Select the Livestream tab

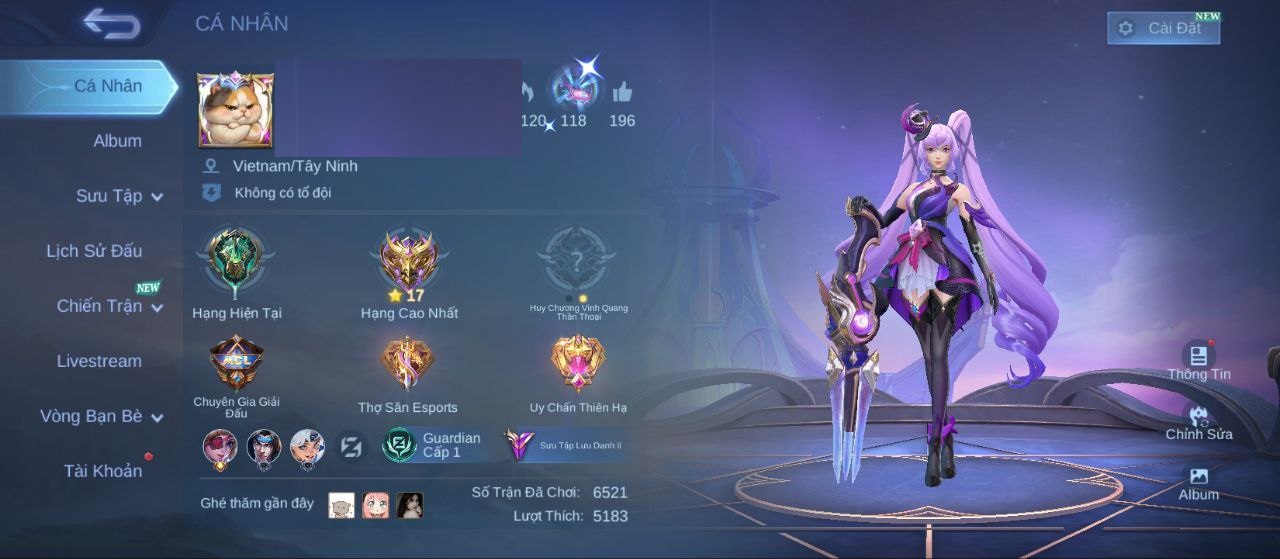point(99,361)
